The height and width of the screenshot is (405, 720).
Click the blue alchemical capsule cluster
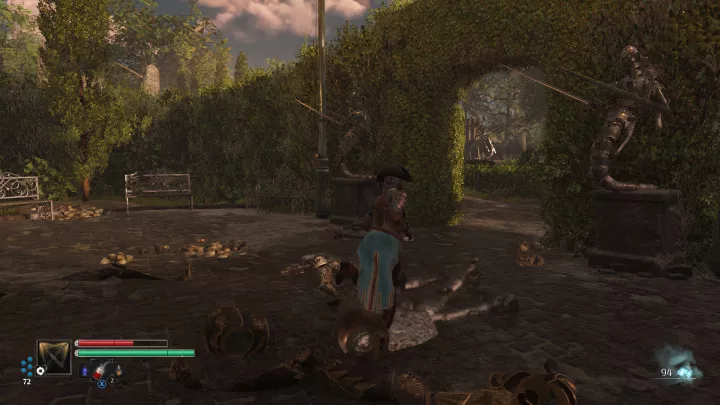27,366
